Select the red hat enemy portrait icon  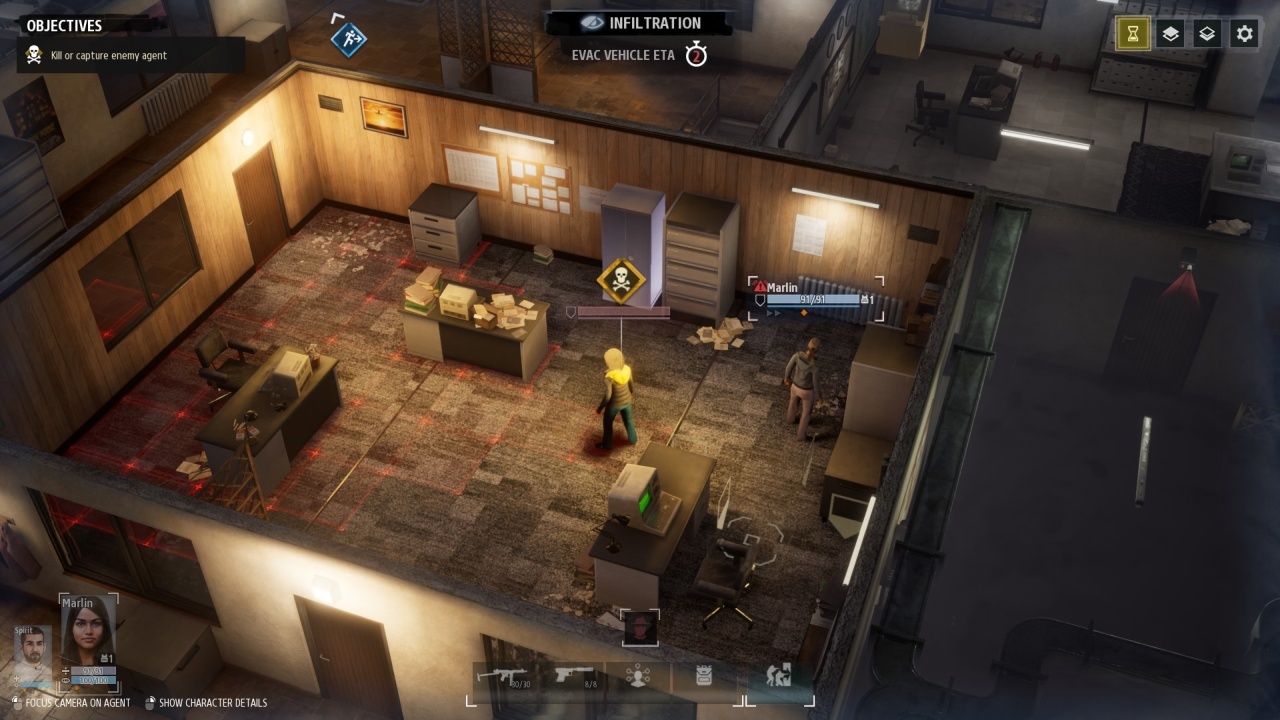(640, 629)
